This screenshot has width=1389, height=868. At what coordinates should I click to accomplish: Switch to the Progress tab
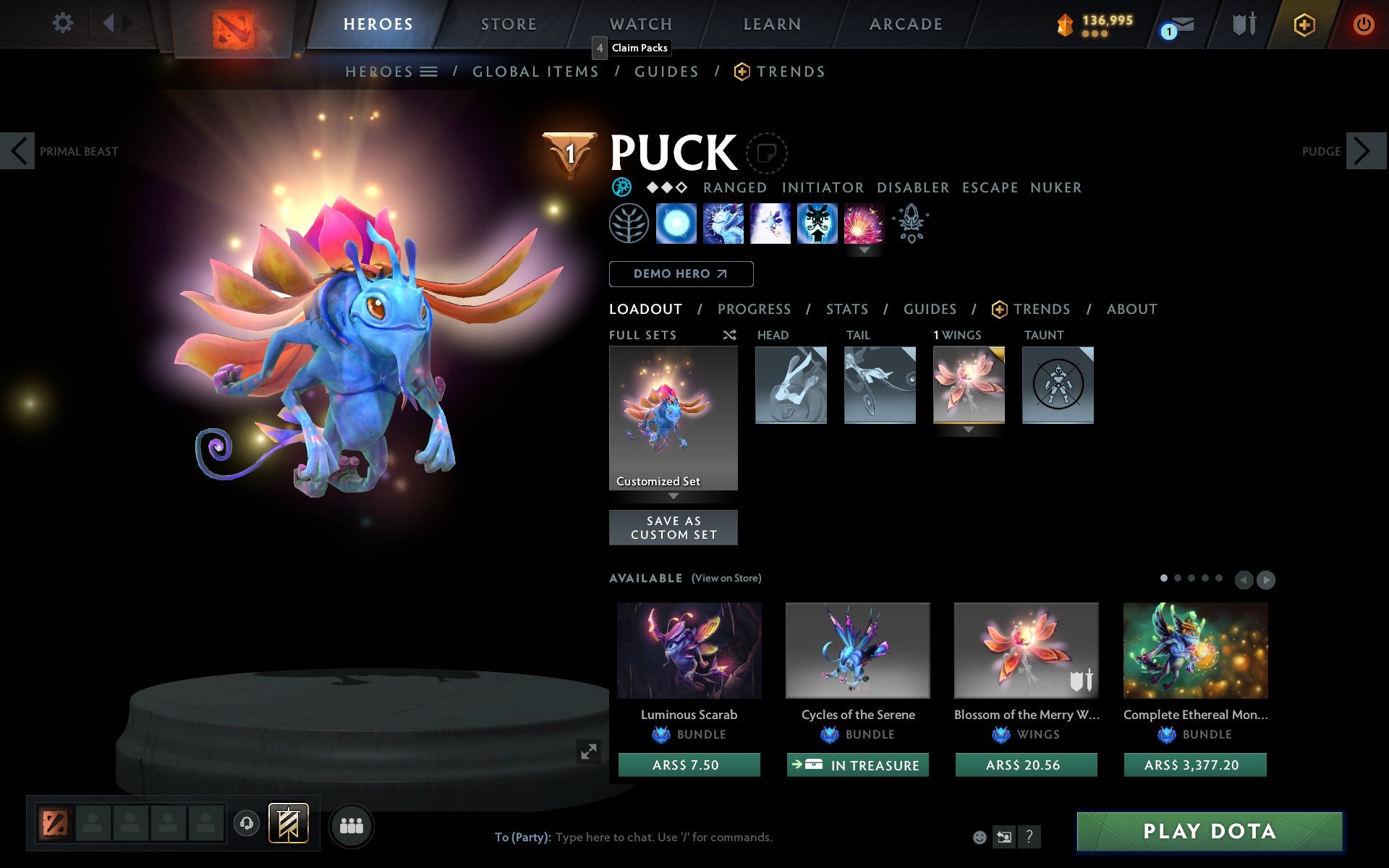[754, 309]
